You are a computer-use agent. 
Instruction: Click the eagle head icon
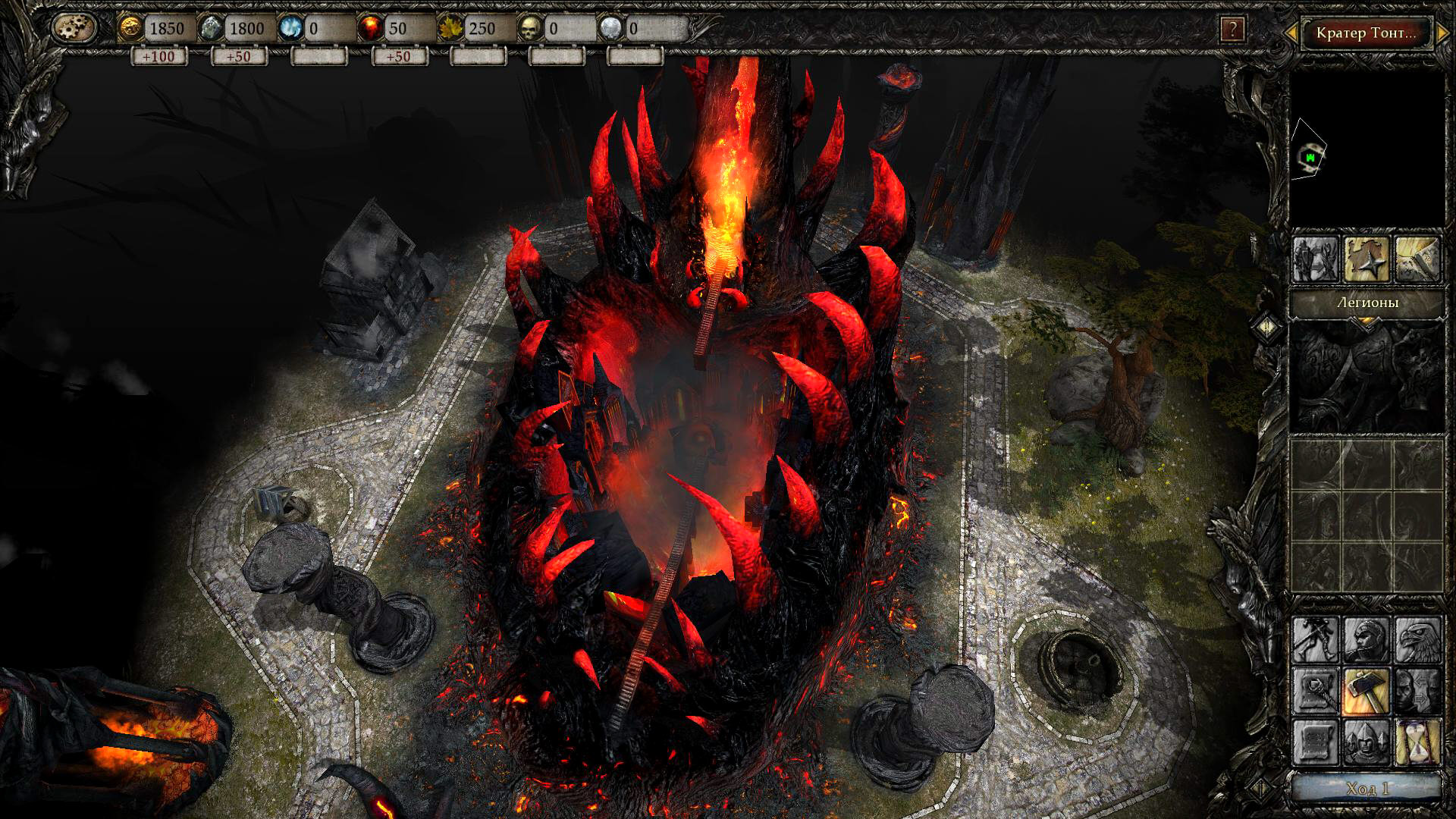click(1417, 639)
